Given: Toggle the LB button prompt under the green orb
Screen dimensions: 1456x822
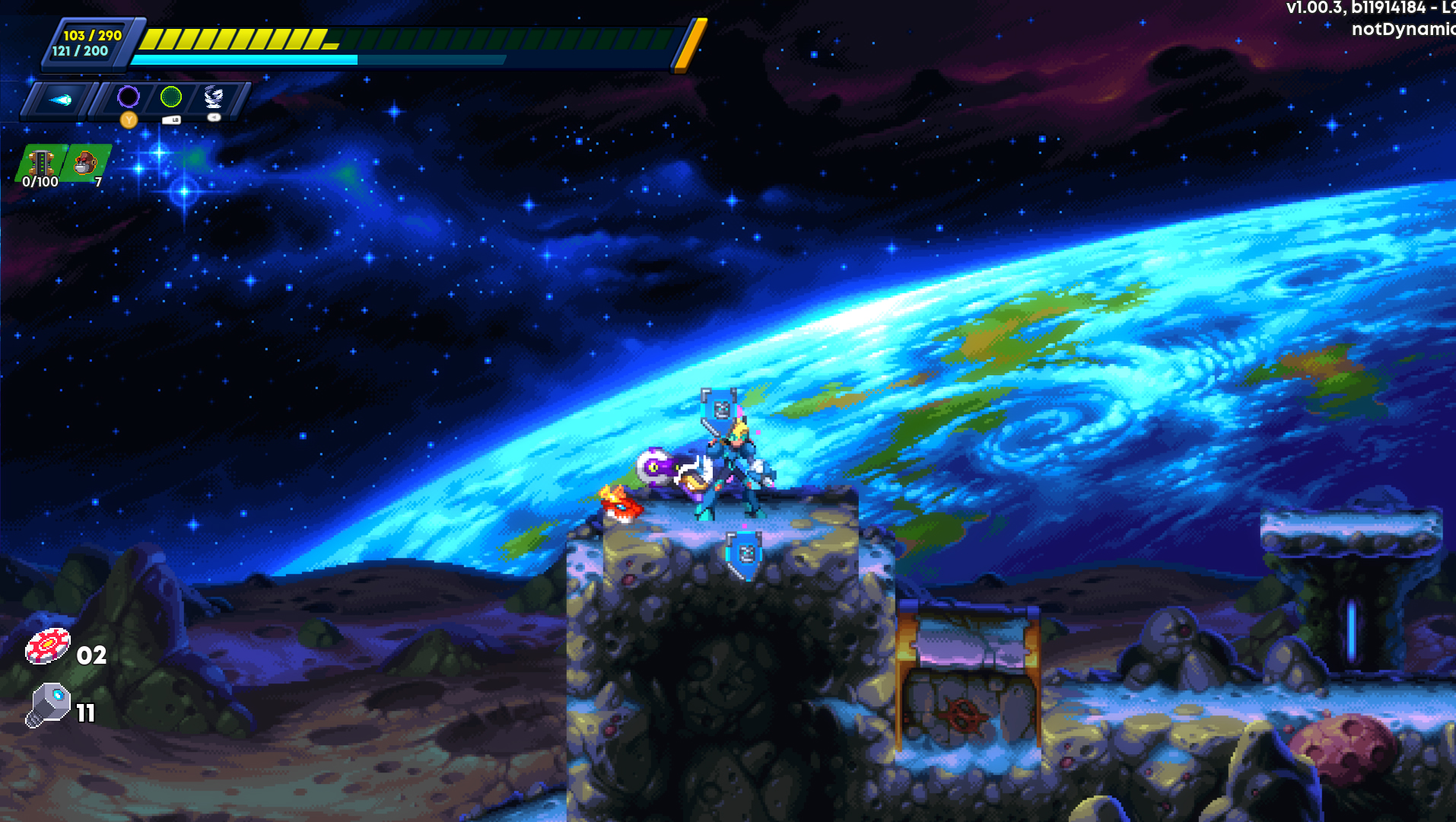Looking at the screenshot, I should [x=172, y=119].
